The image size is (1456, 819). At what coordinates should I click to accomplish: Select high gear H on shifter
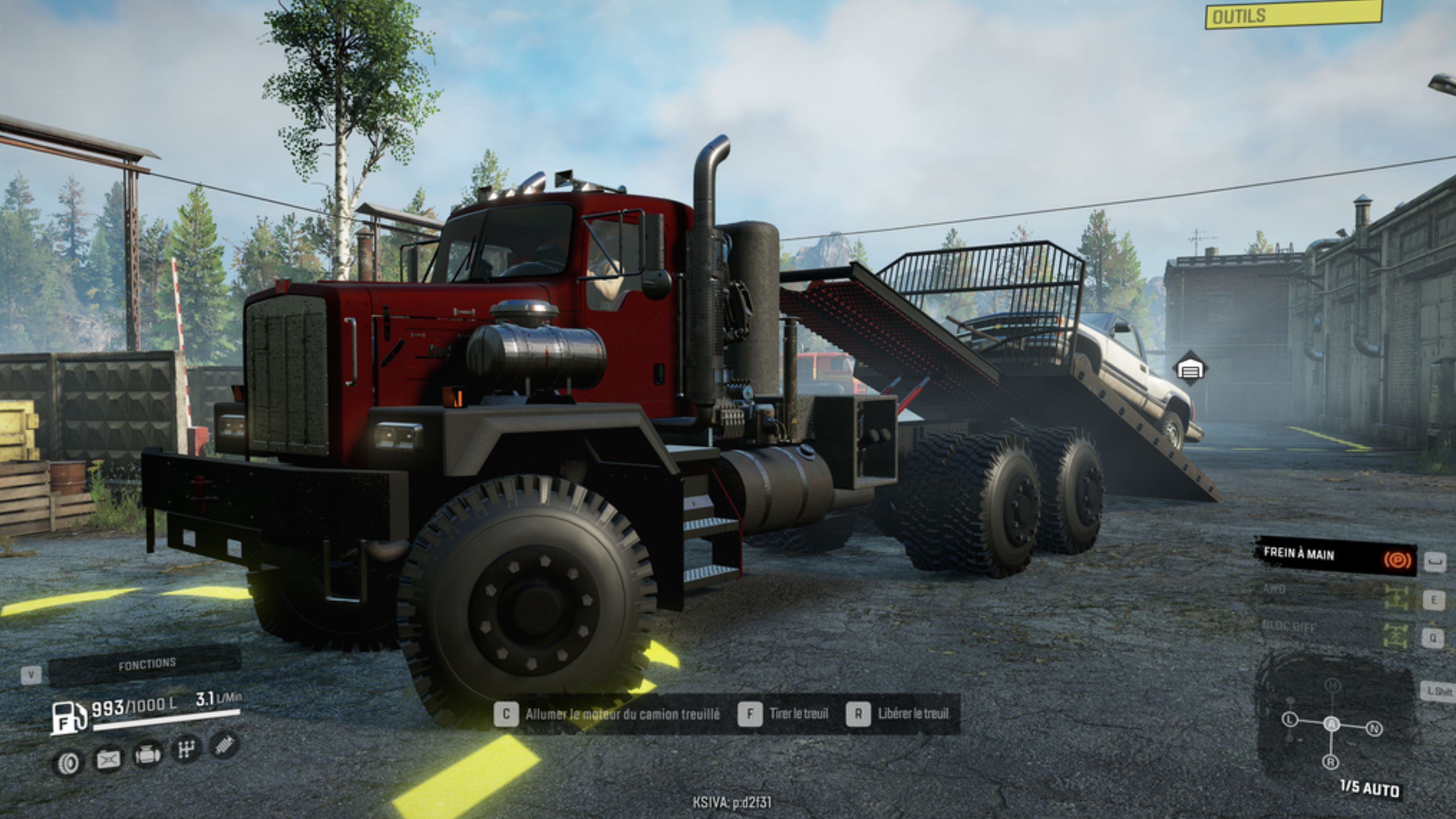[x=1333, y=686]
